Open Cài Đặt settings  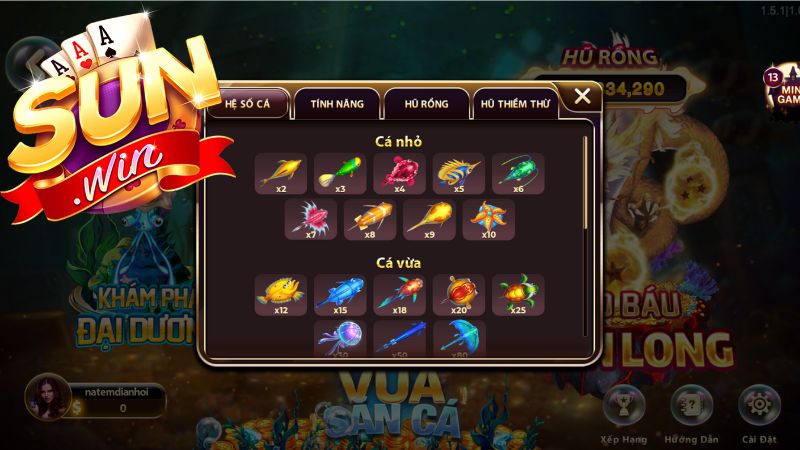tap(758, 406)
